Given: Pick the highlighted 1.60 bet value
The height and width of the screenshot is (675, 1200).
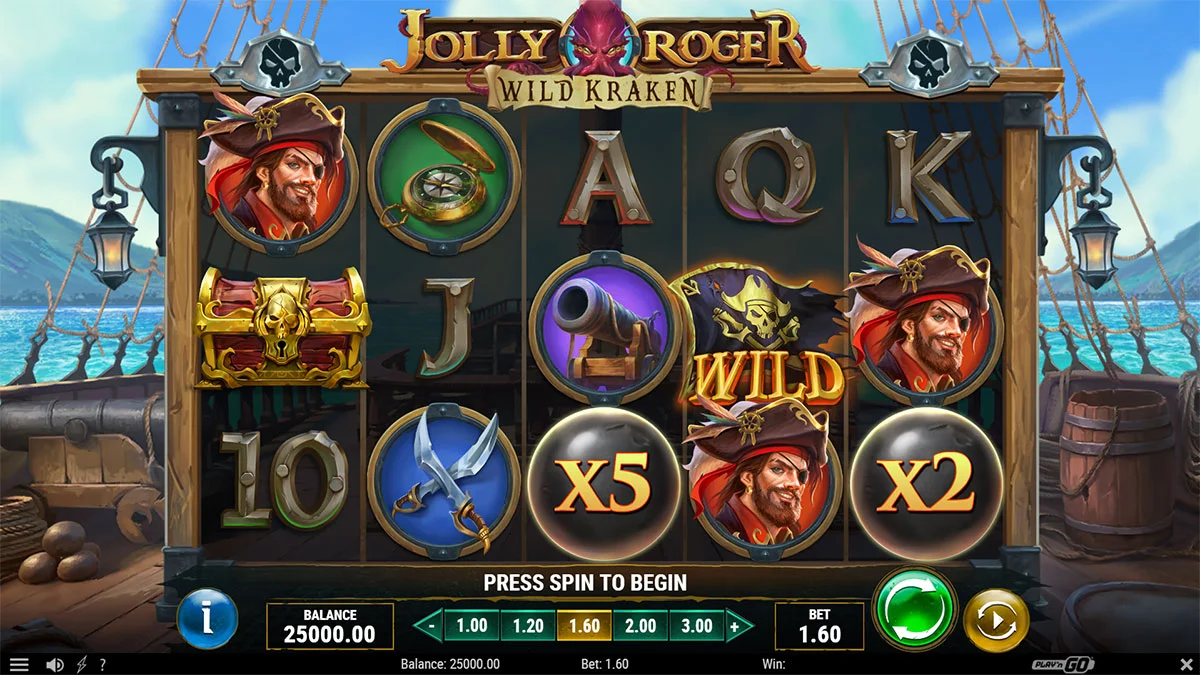Looking at the screenshot, I should [584, 627].
